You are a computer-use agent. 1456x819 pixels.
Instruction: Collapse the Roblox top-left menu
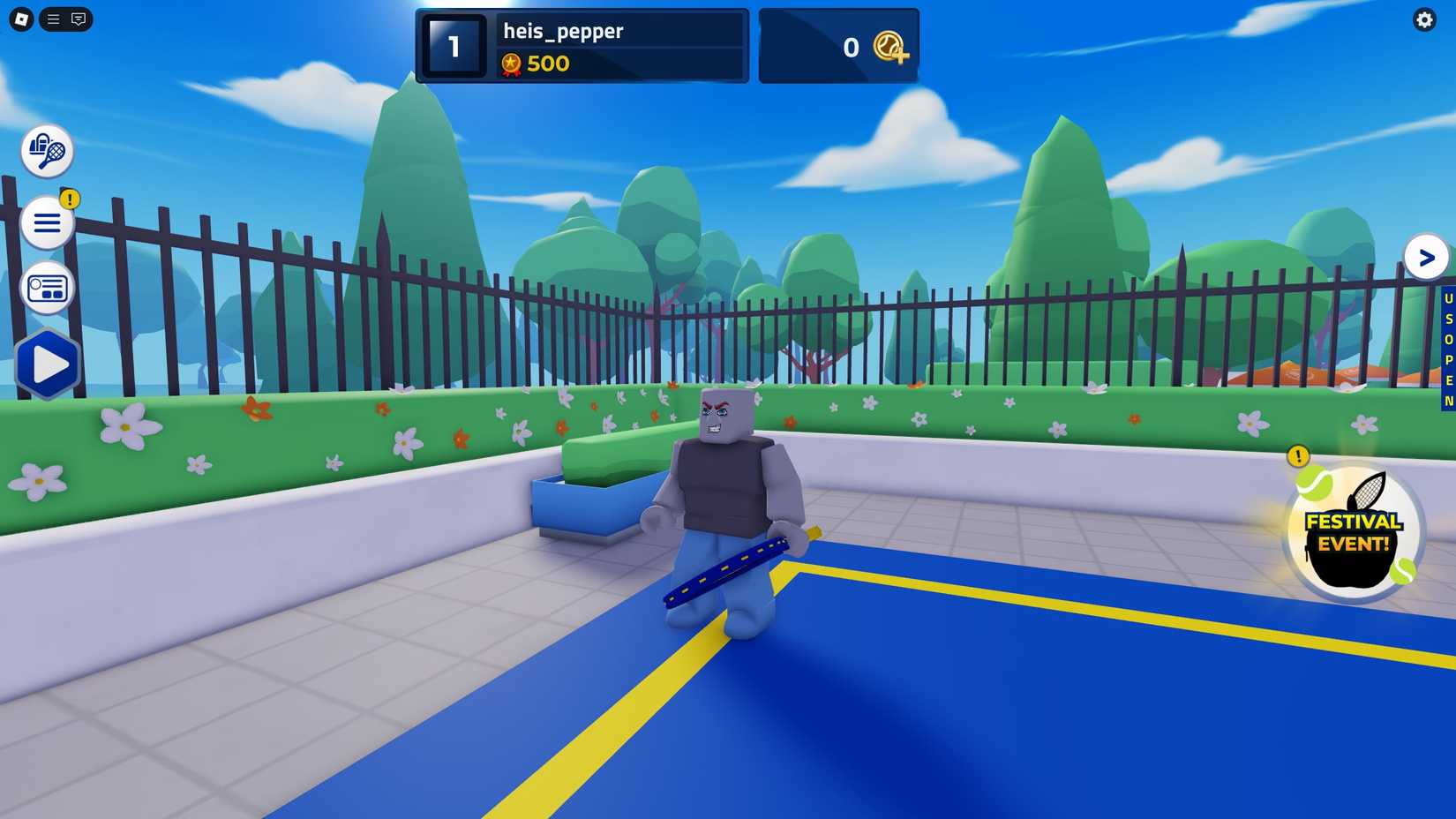(52, 19)
